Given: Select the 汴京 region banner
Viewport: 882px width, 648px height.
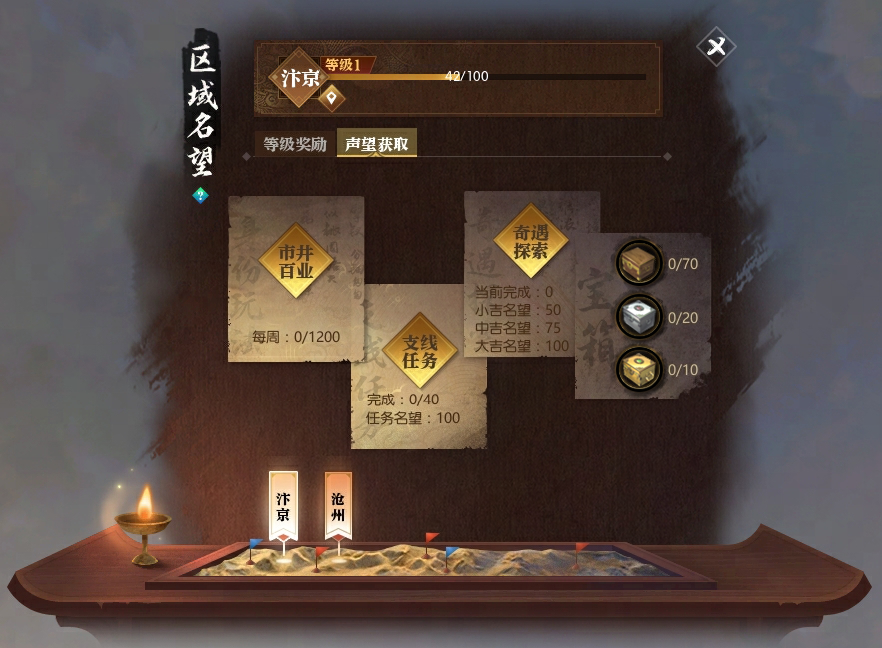Looking at the screenshot, I should pos(283,505).
